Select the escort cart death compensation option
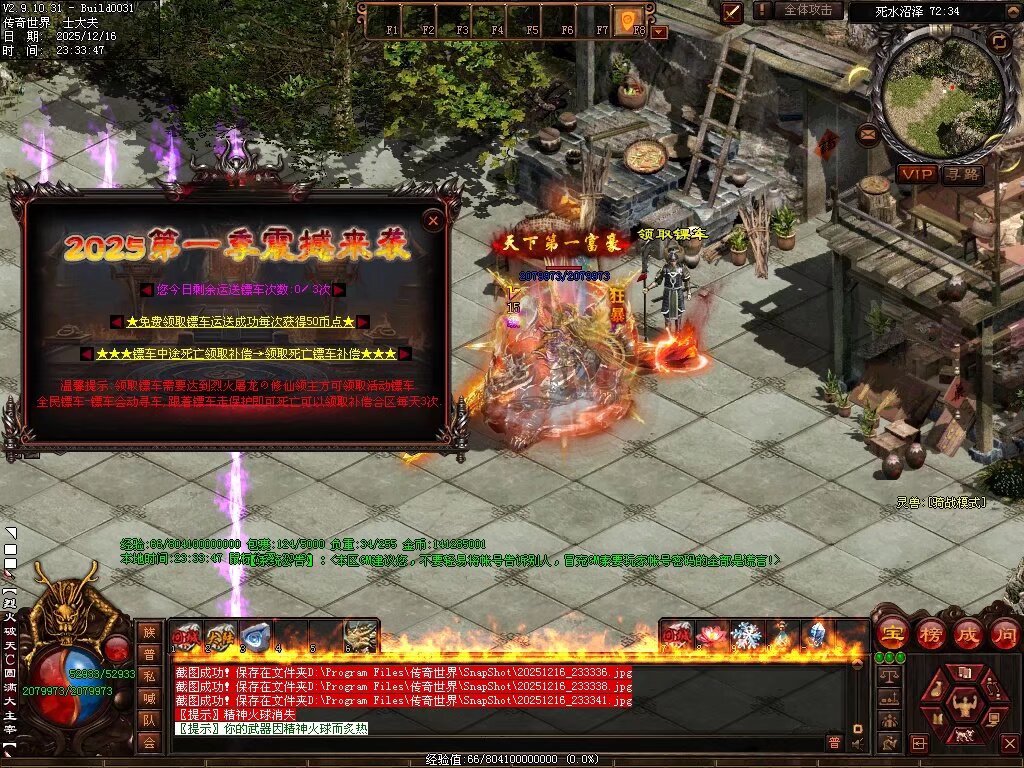1024x768 pixels. coord(246,354)
